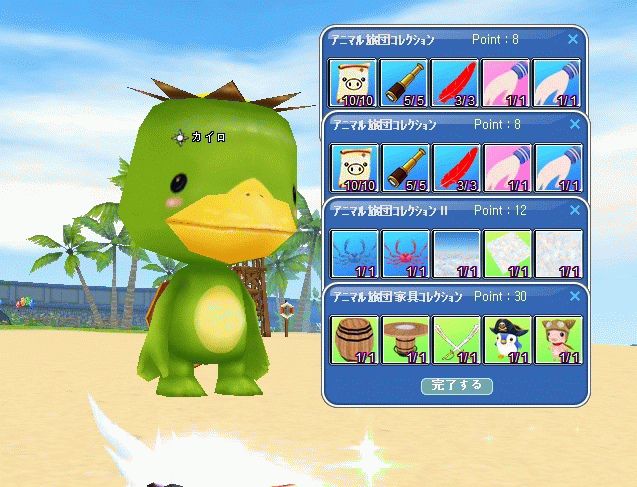Select the aviator-cap pig character item
Image resolution: width=637 pixels, height=487 pixels.
click(x=558, y=340)
